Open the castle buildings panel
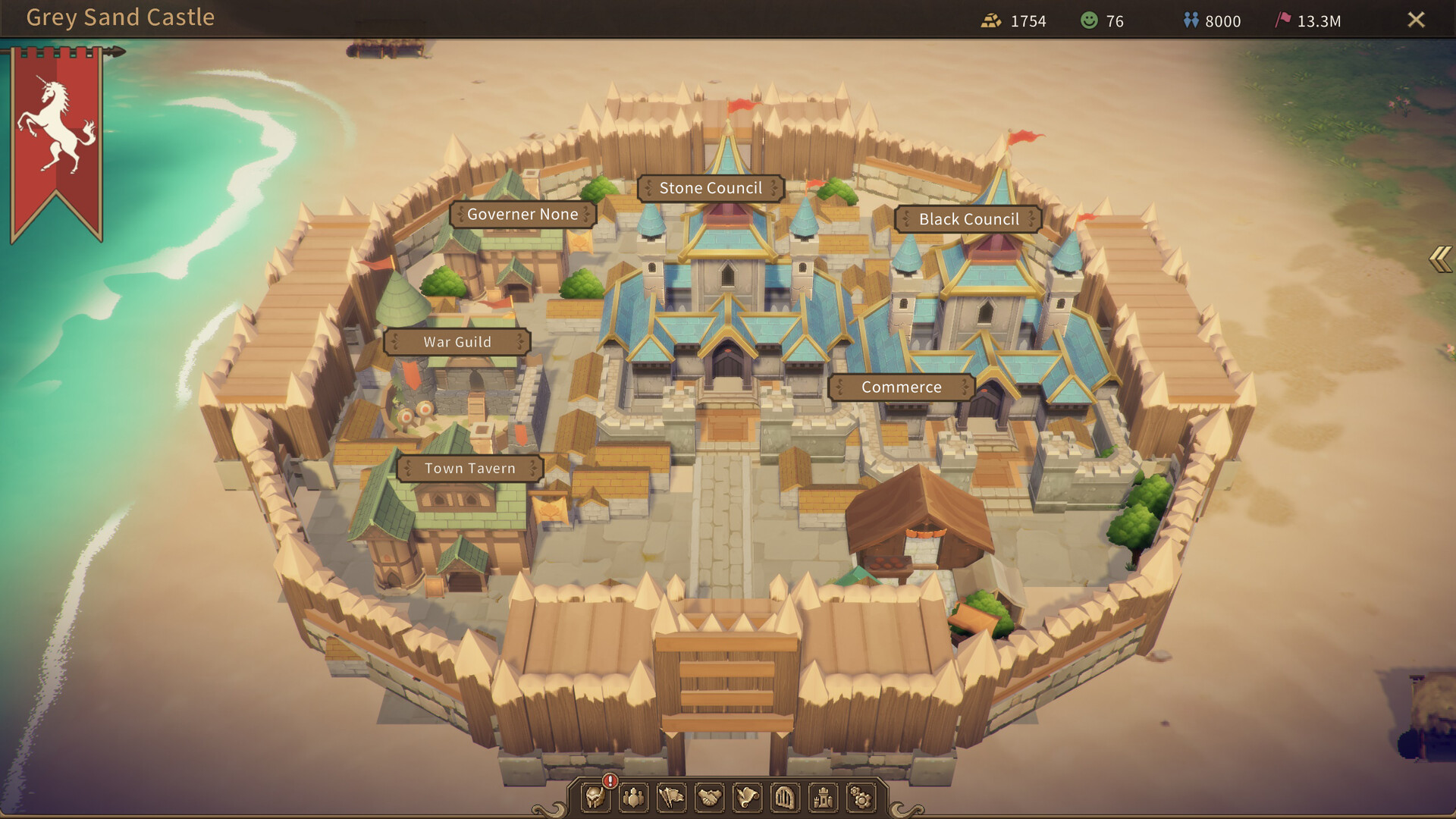 tap(824, 798)
